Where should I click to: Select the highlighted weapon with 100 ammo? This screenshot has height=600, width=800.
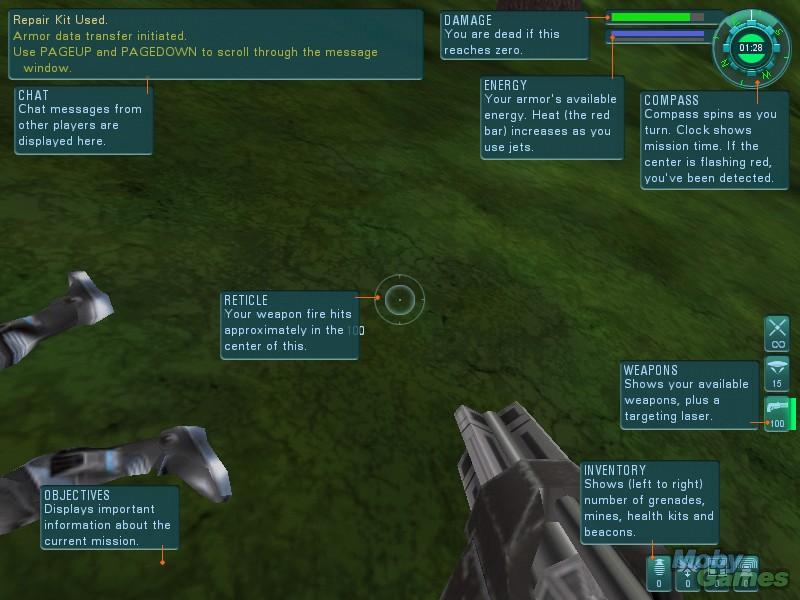click(777, 413)
